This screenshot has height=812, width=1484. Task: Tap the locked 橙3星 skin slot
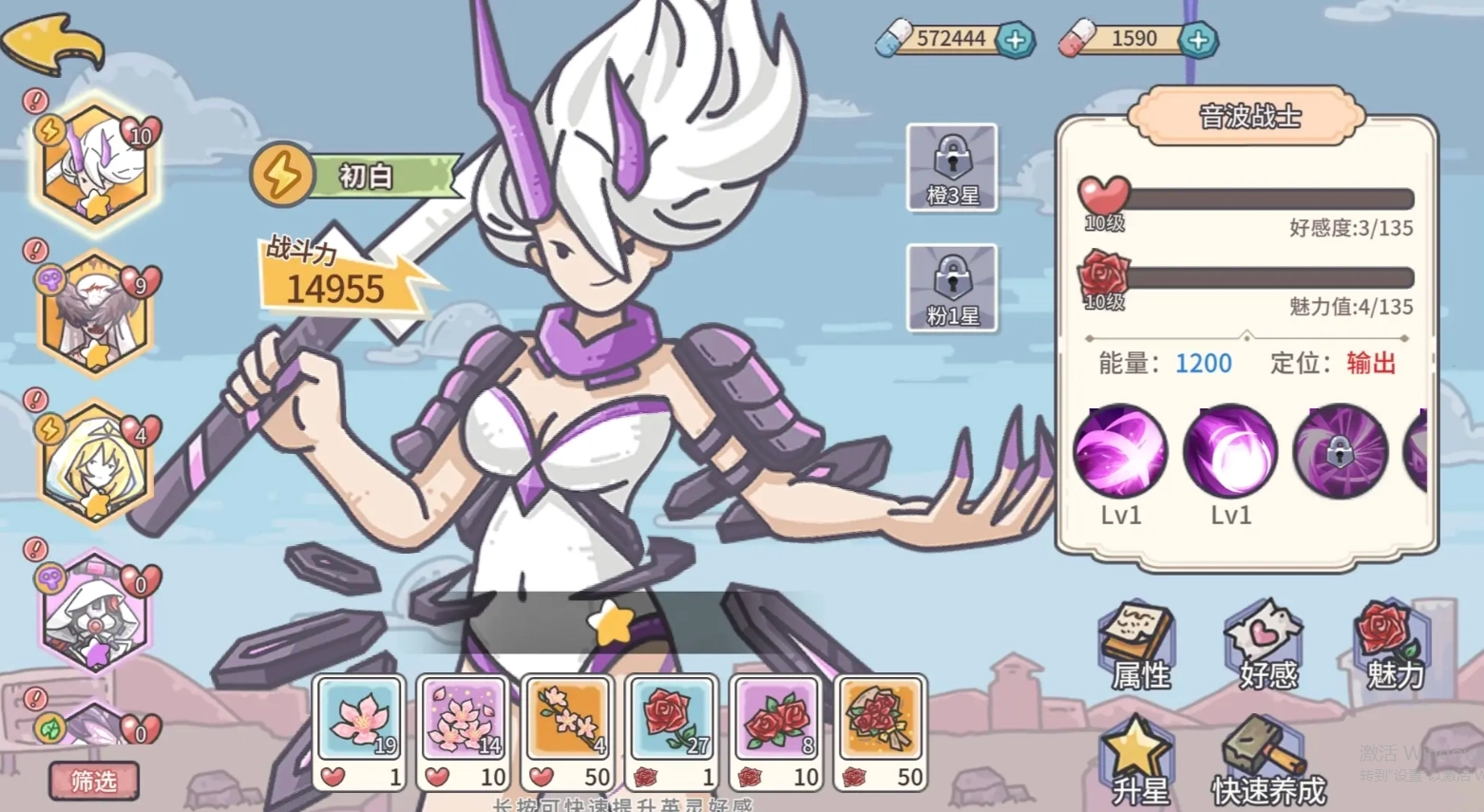[952, 168]
